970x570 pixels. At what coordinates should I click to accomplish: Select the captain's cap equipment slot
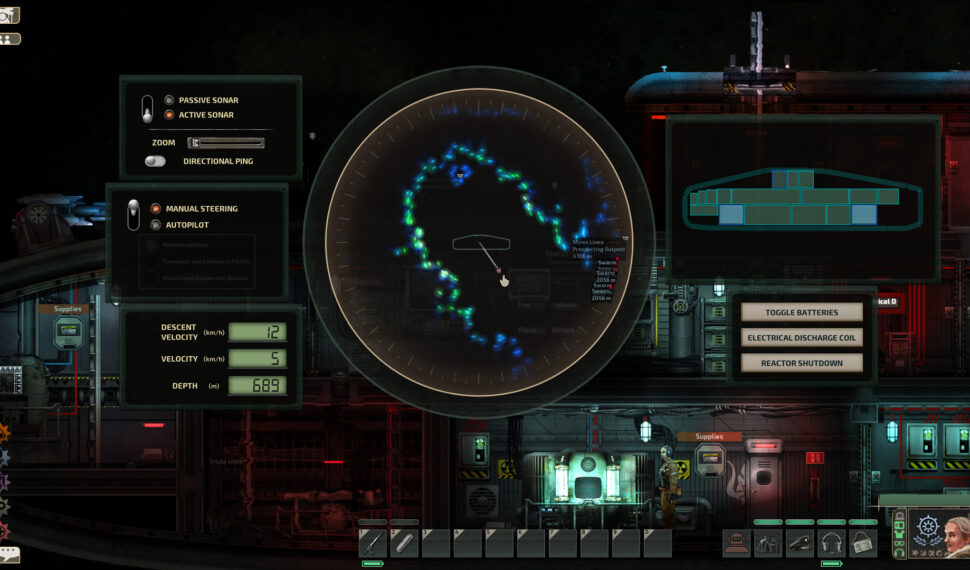pyautogui.click(x=799, y=543)
